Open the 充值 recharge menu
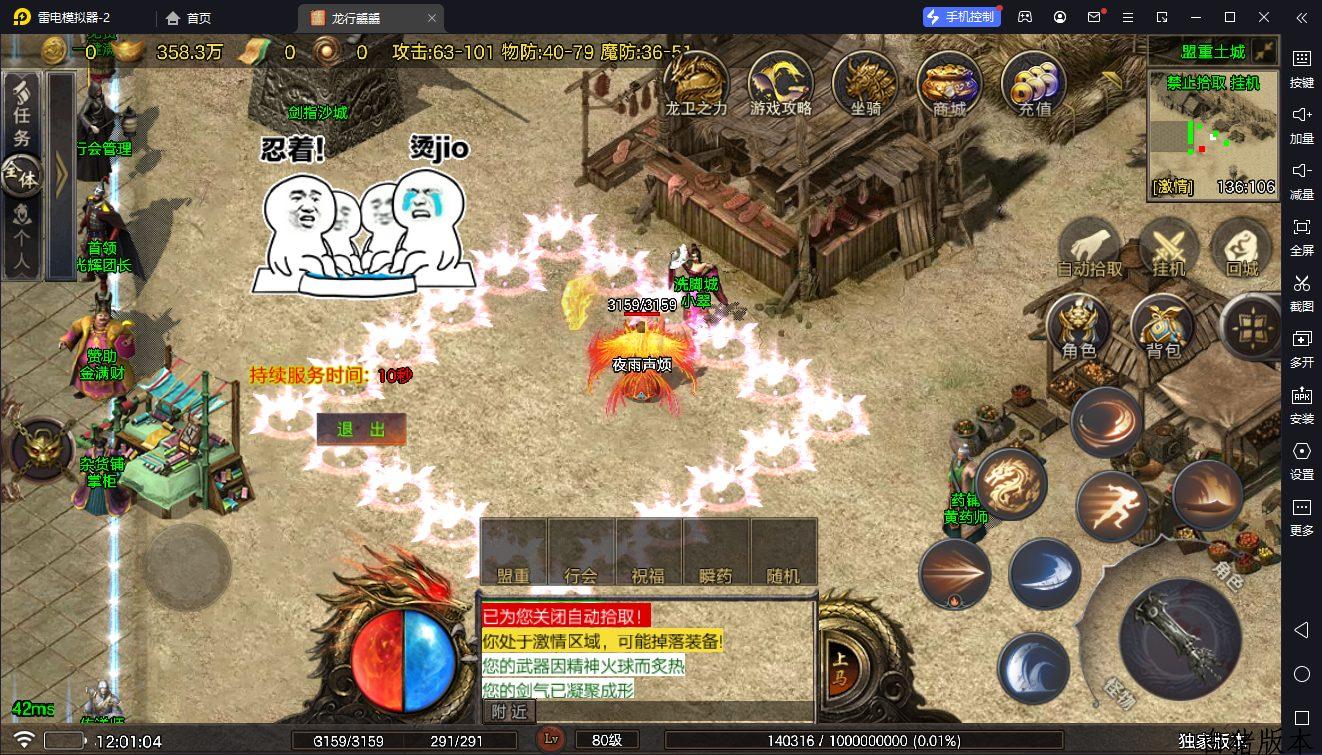 click(x=1034, y=82)
